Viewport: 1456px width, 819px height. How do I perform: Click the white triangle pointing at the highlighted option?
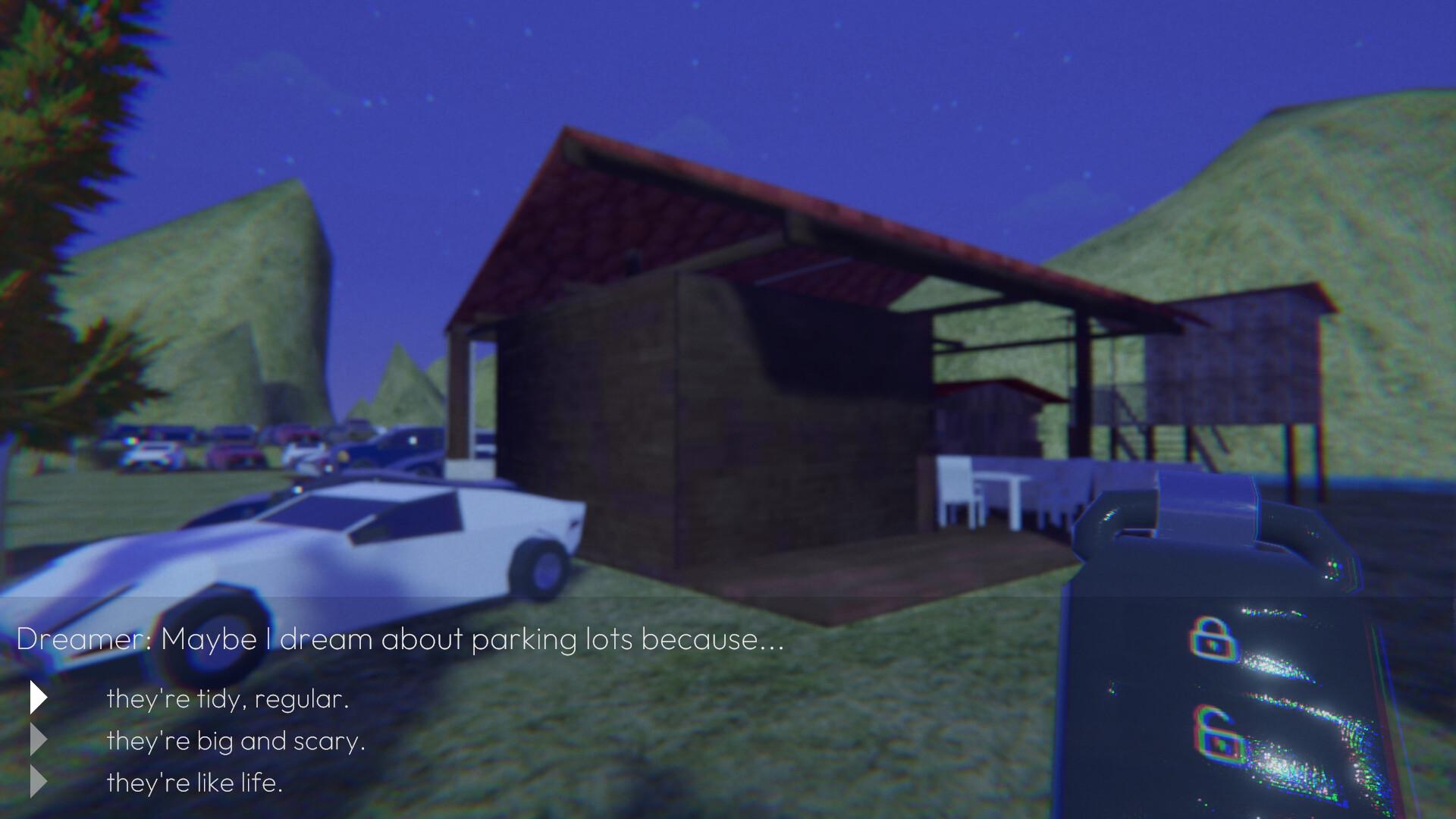[37, 698]
